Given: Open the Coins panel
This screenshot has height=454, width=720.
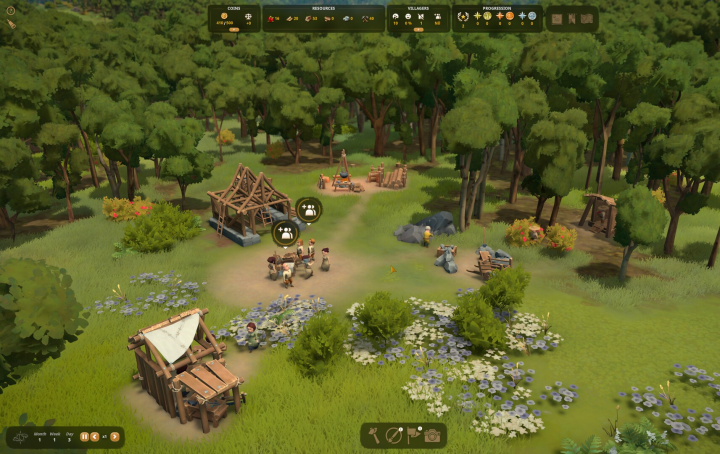Looking at the screenshot, I should click(234, 17).
